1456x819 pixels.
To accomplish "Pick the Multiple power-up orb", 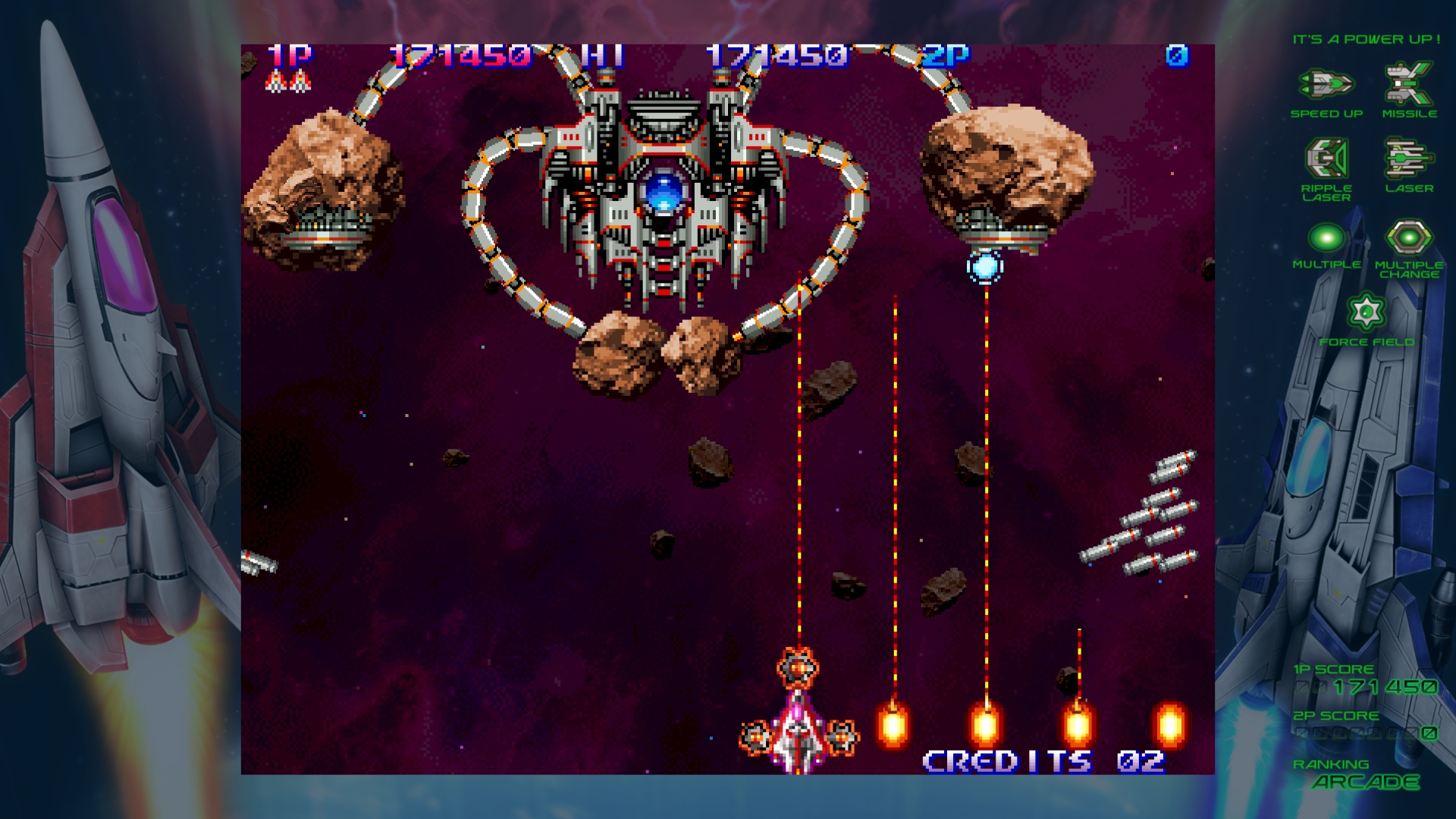I will click(x=1326, y=237).
